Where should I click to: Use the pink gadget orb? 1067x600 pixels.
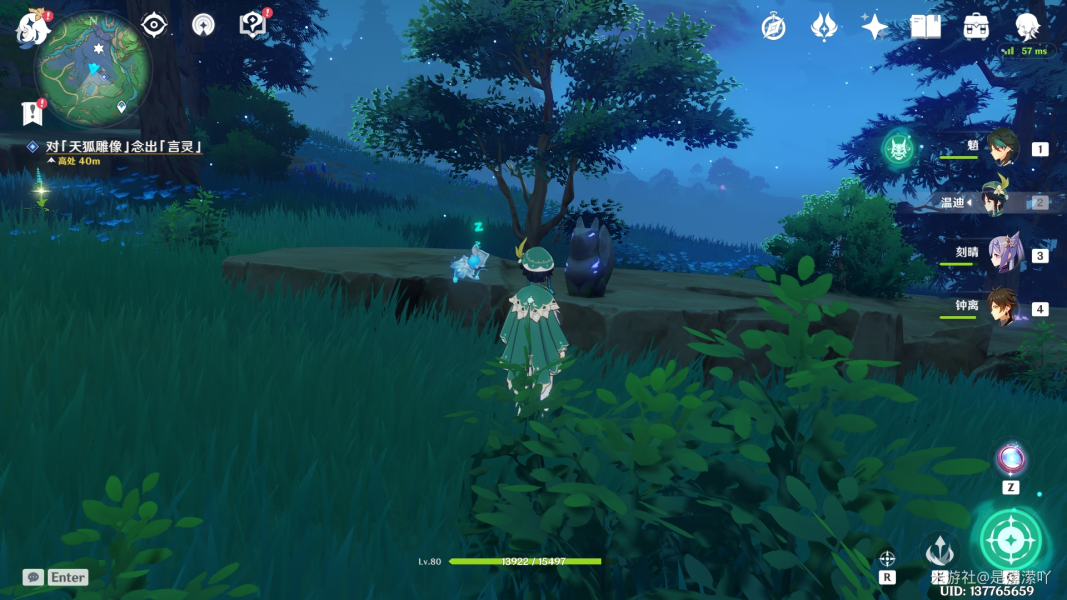(1010, 459)
